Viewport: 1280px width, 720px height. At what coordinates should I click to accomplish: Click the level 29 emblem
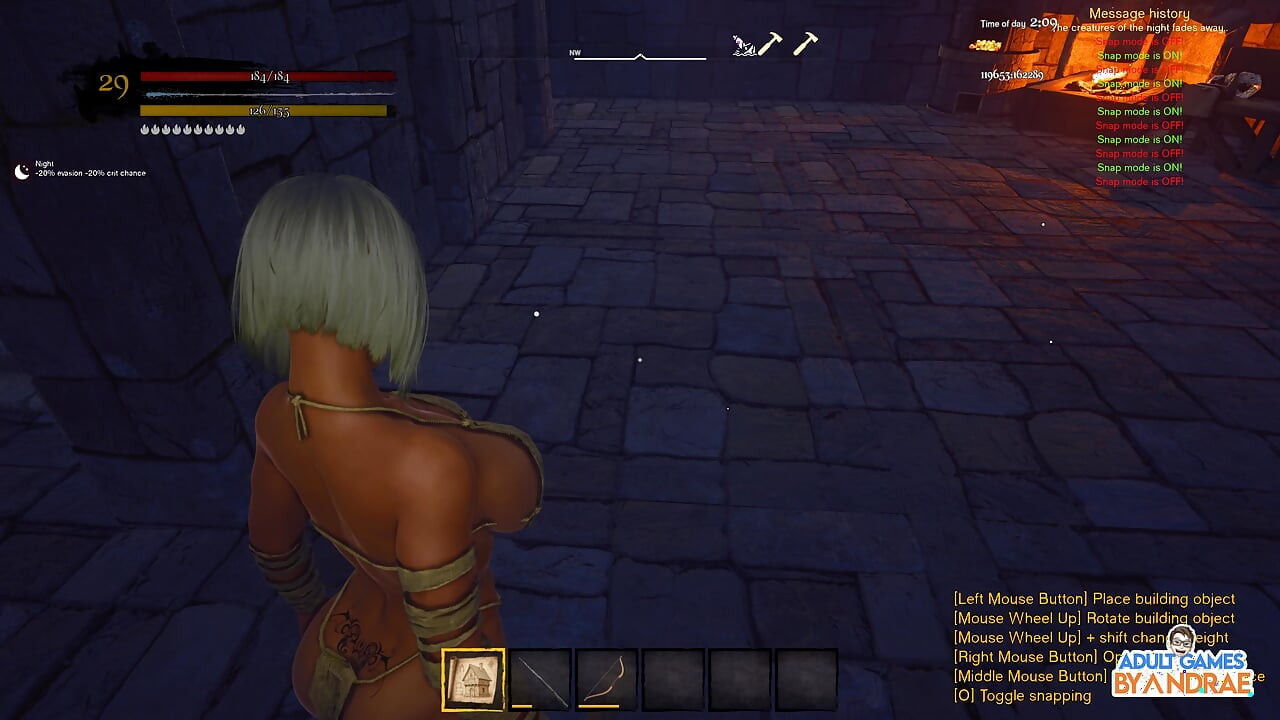click(115, 85)
